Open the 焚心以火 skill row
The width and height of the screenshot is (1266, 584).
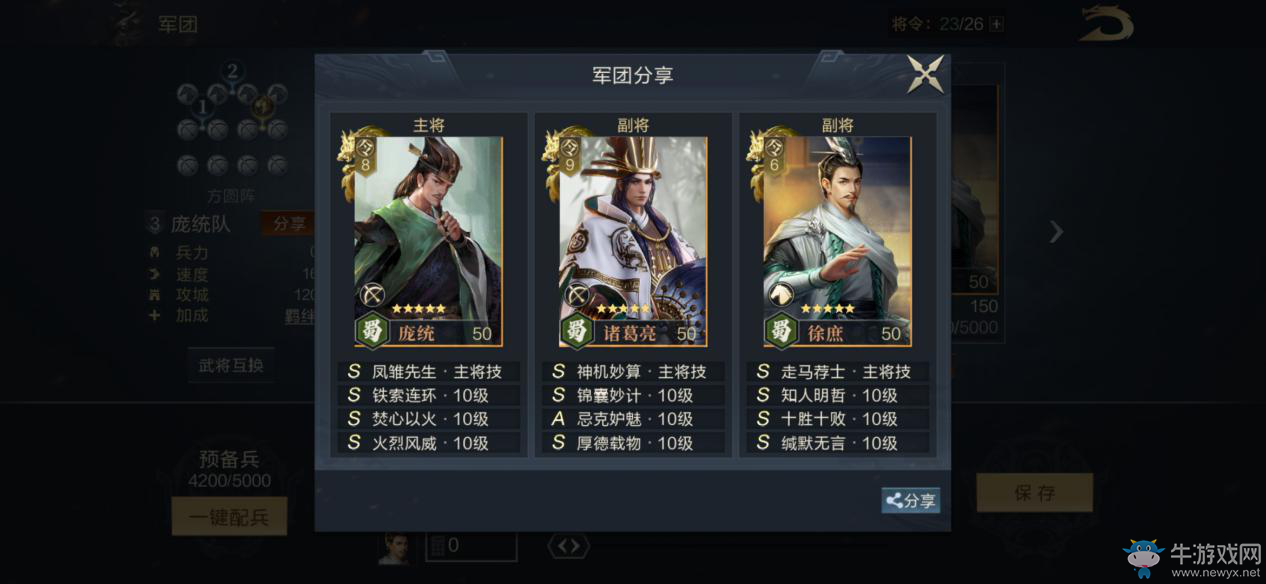click(429, 419)
